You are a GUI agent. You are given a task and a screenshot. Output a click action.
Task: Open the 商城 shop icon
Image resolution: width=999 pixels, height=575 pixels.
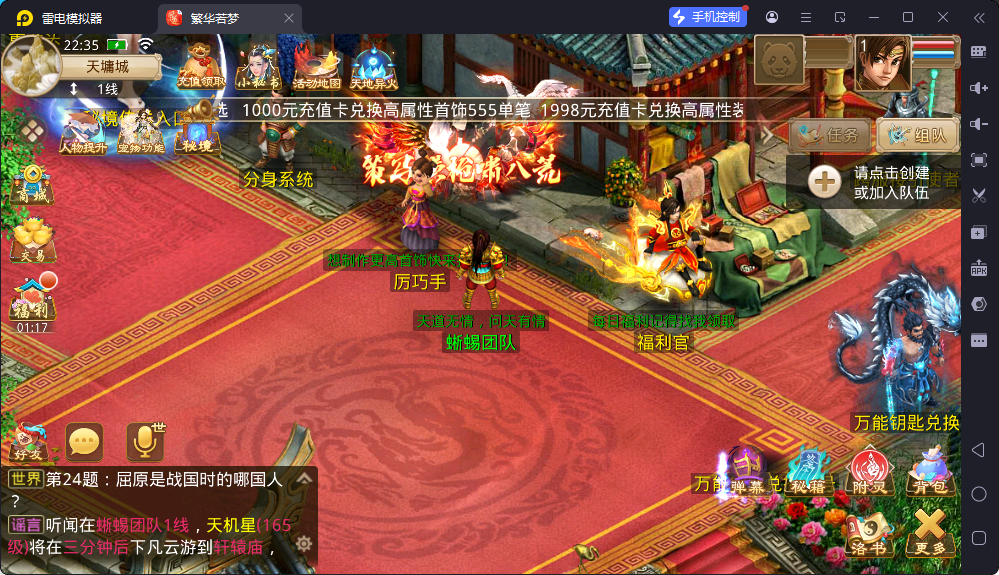tap(31, 185)
